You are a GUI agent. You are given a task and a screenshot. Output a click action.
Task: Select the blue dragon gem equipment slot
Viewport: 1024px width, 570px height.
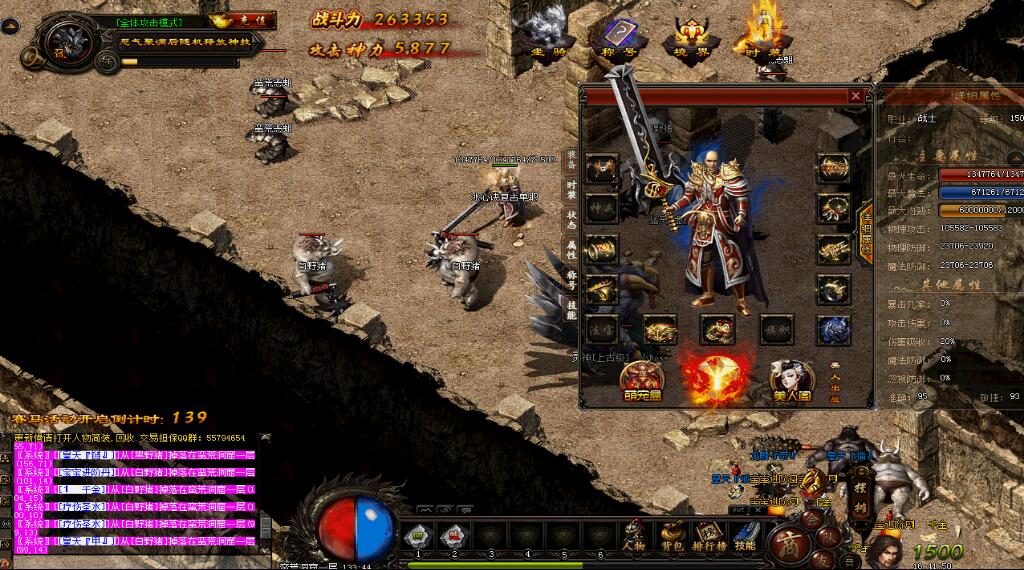(x=833, y=329)
